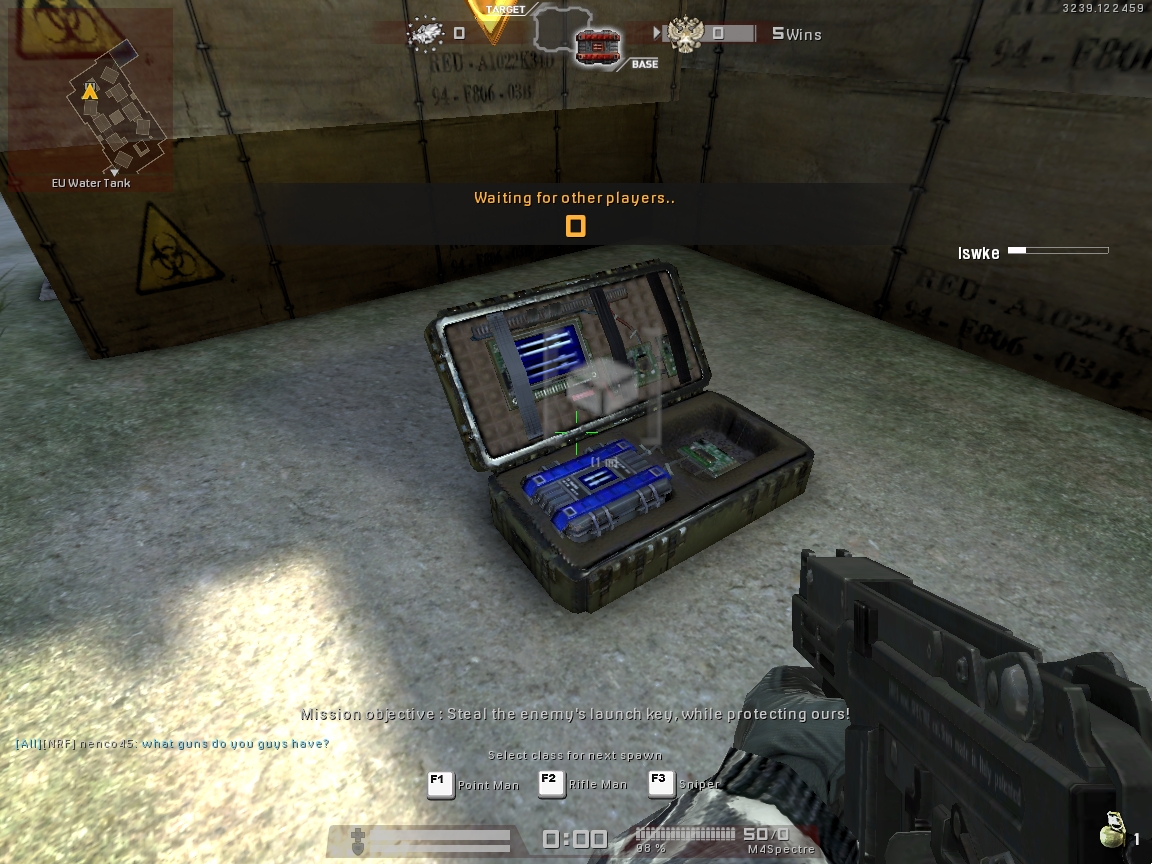This screenshot has width=1152, height=864.
Task: Click the Russian eagle team emblem
Action: [x=685, y=36]
